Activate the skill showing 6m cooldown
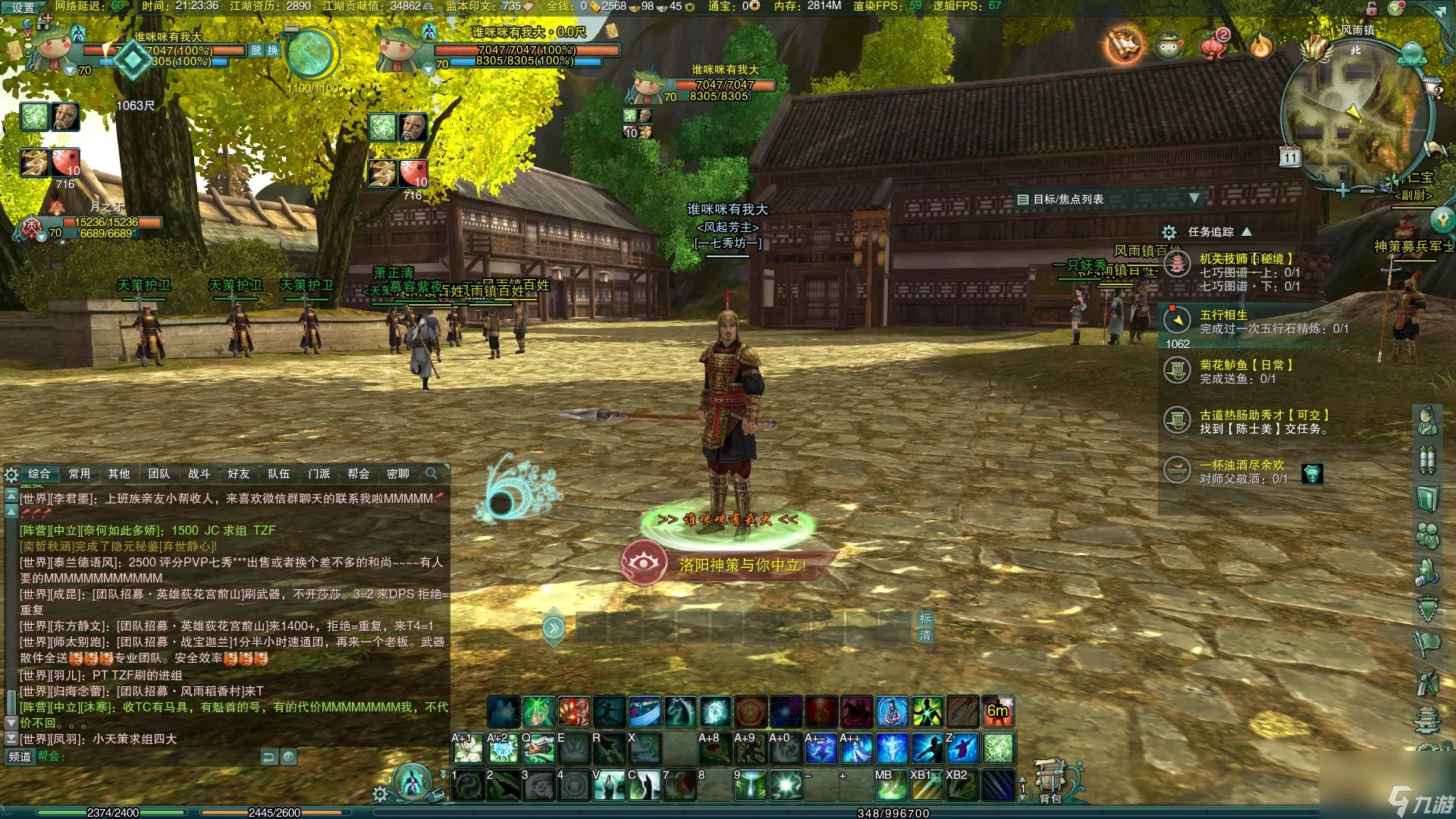This screenshot has height=819, width=1456. [998, 711]
